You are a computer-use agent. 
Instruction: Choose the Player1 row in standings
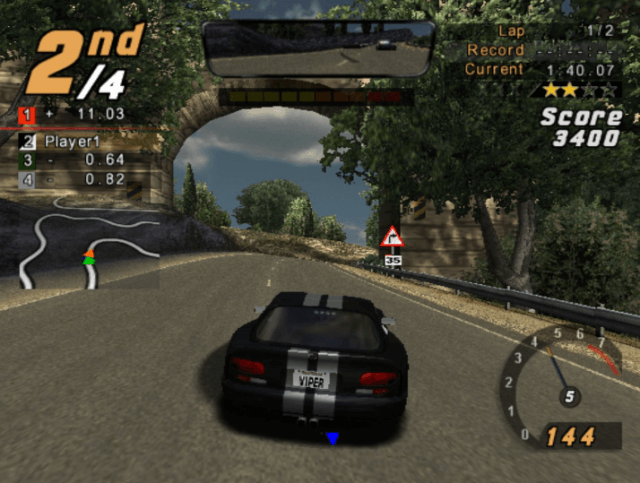click(75, 141)
